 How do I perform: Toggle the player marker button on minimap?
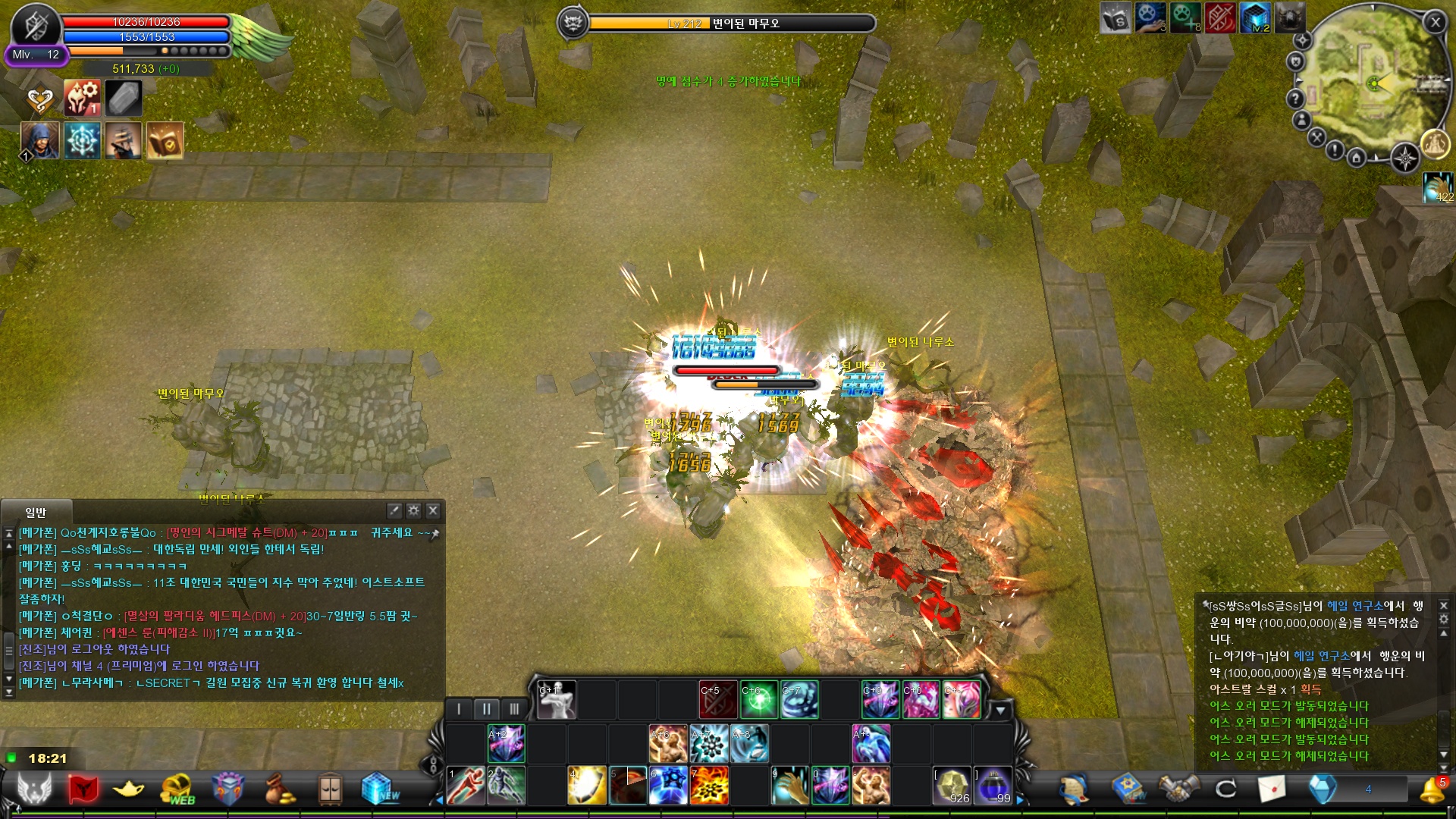coord(1301,119)
